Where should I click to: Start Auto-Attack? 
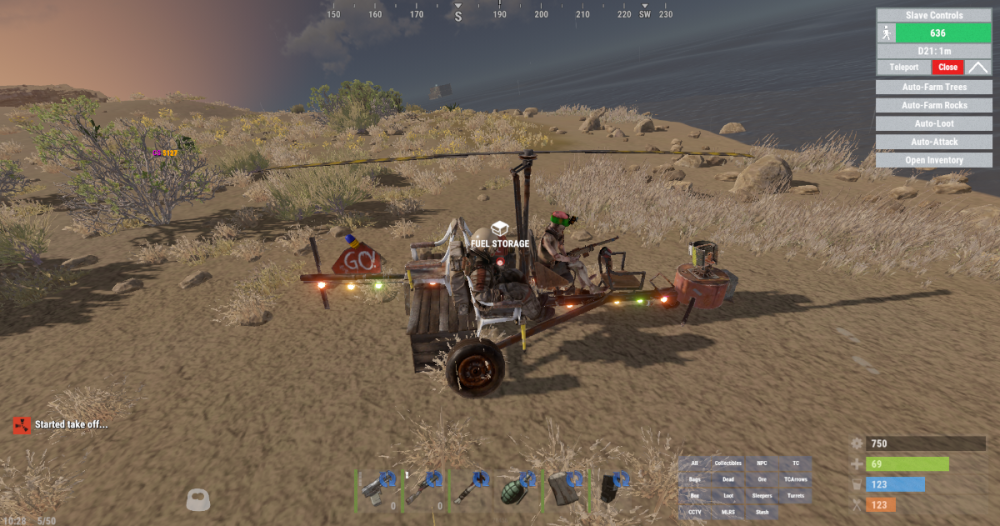tap(934, 142)
